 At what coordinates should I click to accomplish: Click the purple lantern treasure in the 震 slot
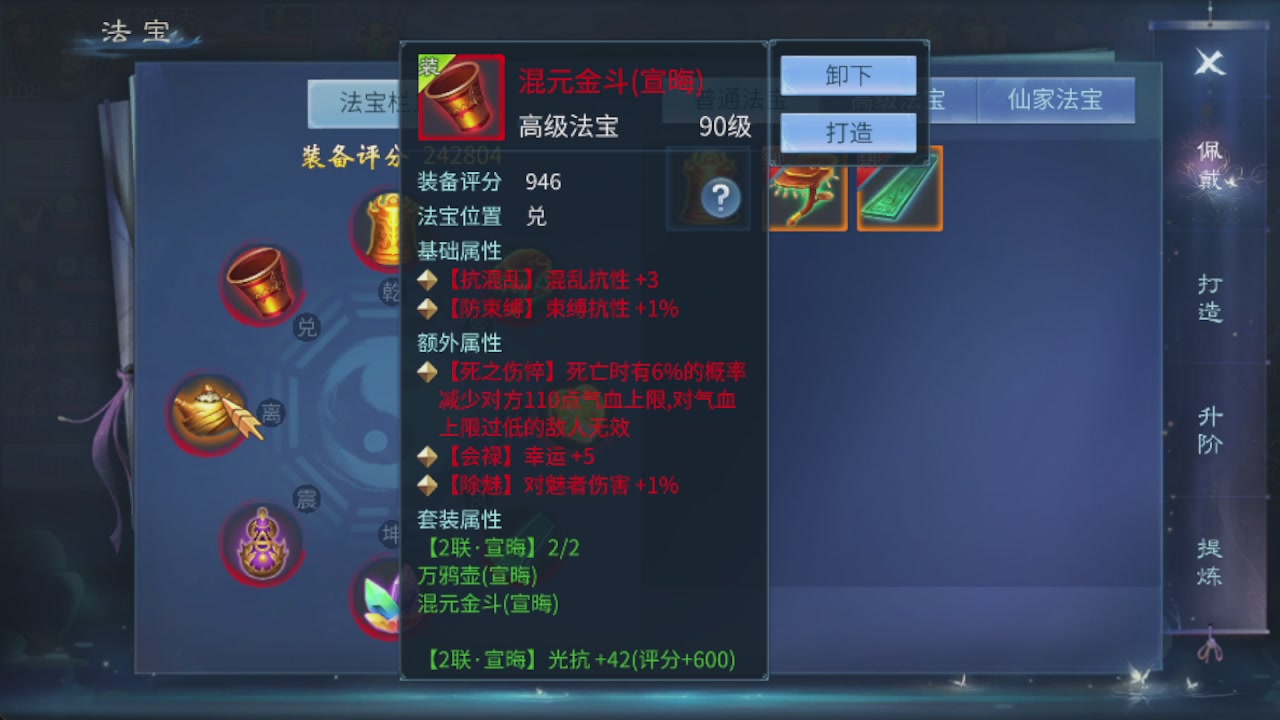[262, 545]
